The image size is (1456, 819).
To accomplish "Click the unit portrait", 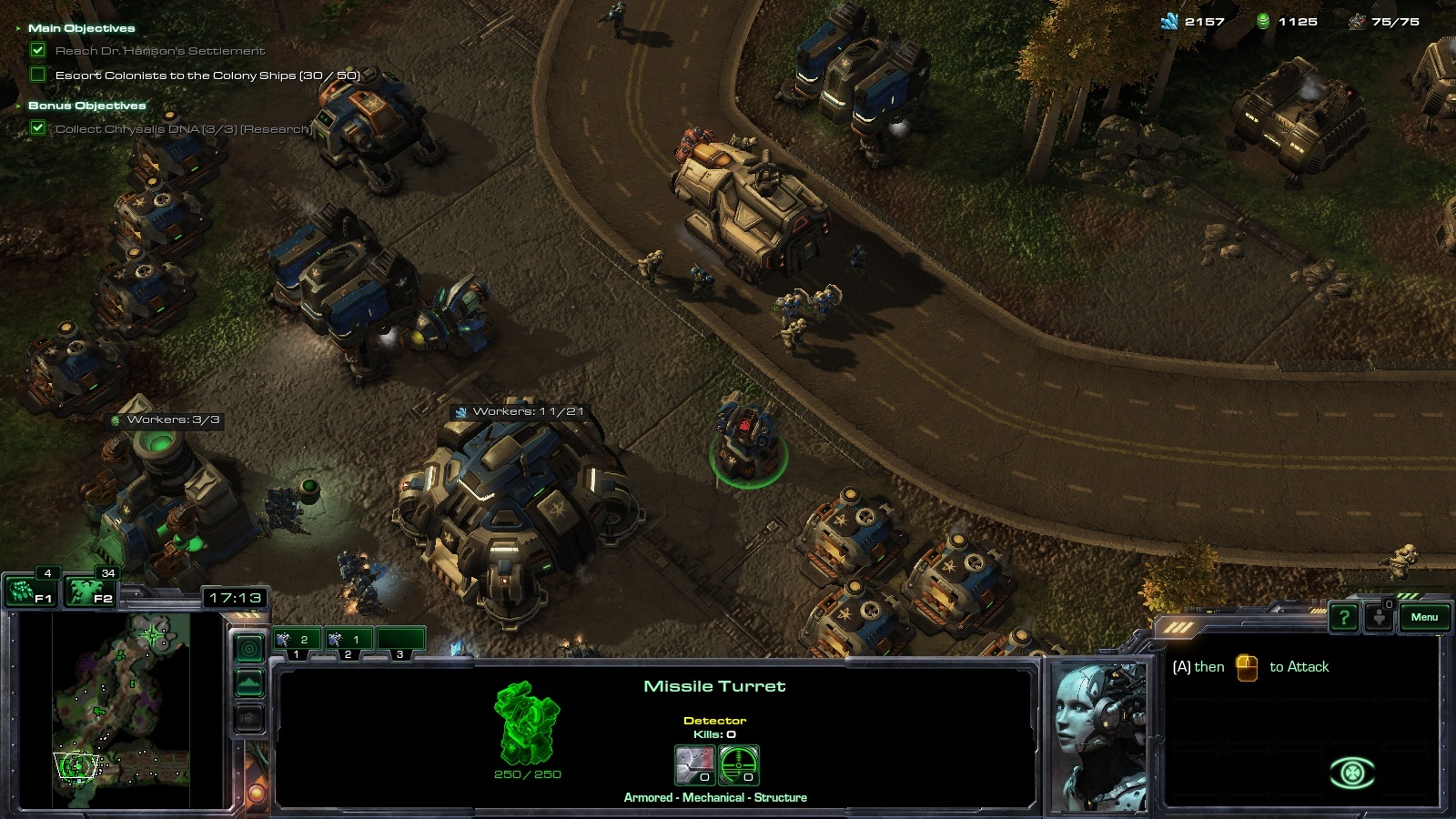I will [1098, 735].
